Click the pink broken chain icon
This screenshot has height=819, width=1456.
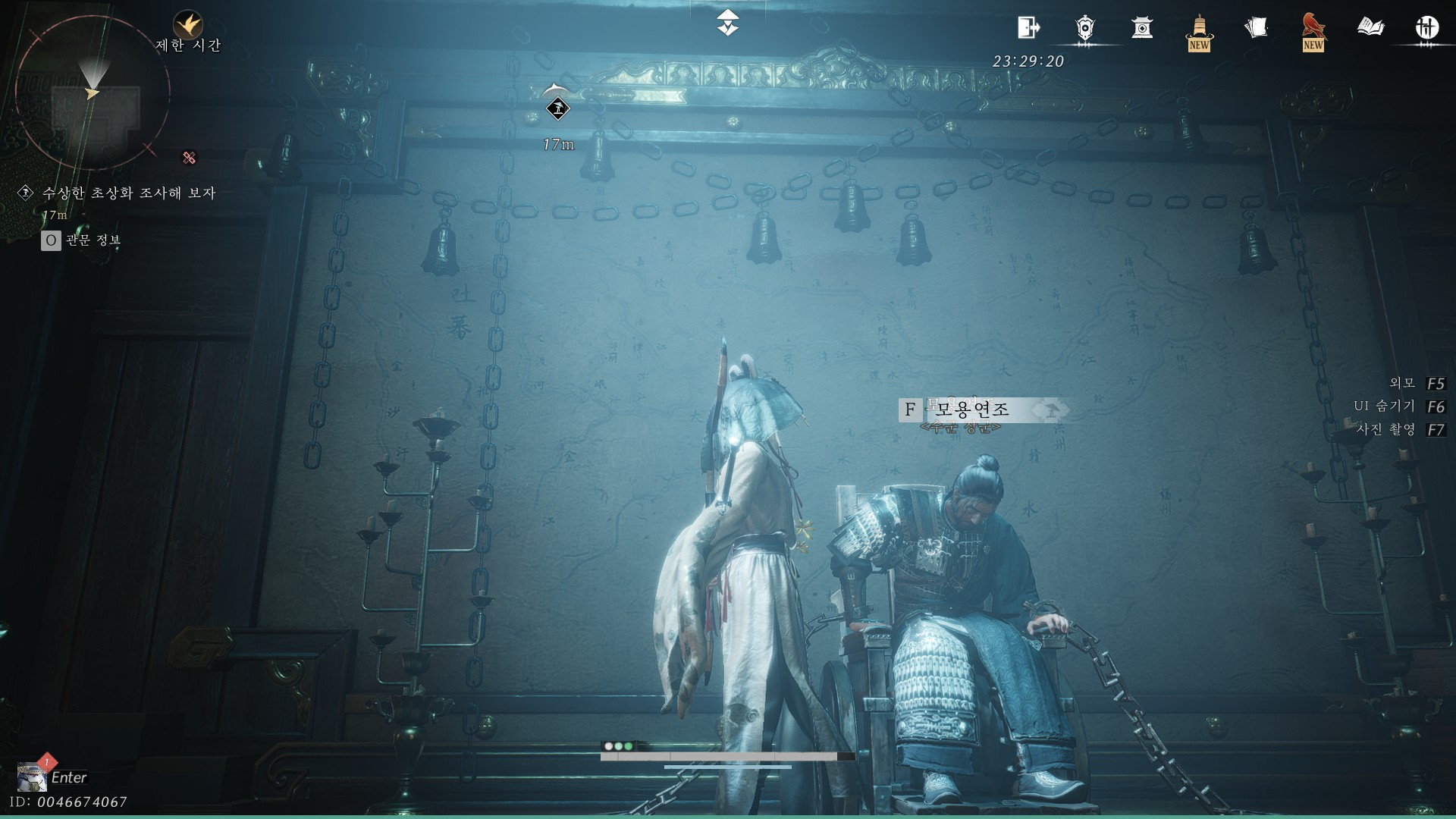coord(190,158)
